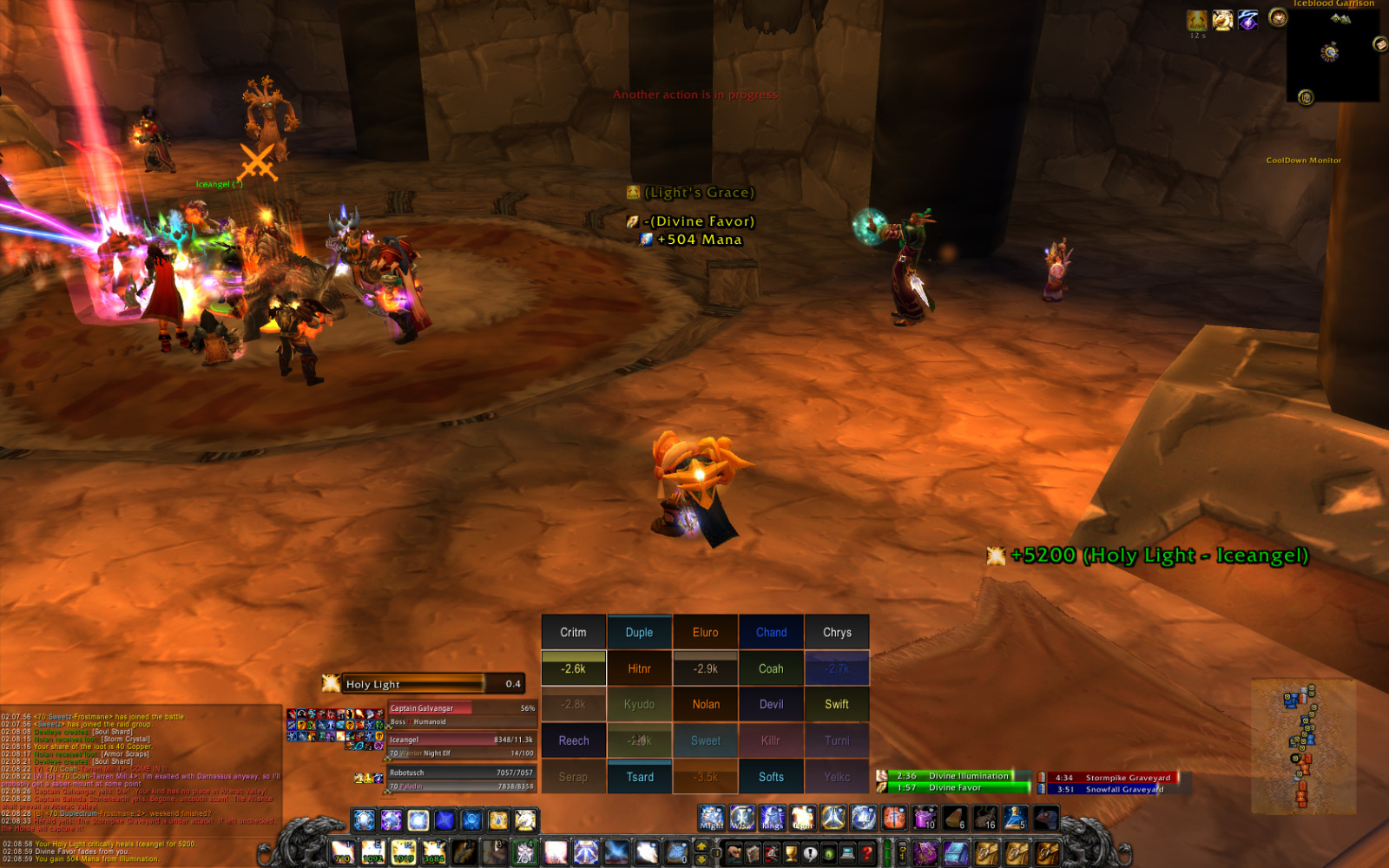Choose raid member Tsard in raid frames
Screen dimensions: 1389x868
tap(640, 777)
